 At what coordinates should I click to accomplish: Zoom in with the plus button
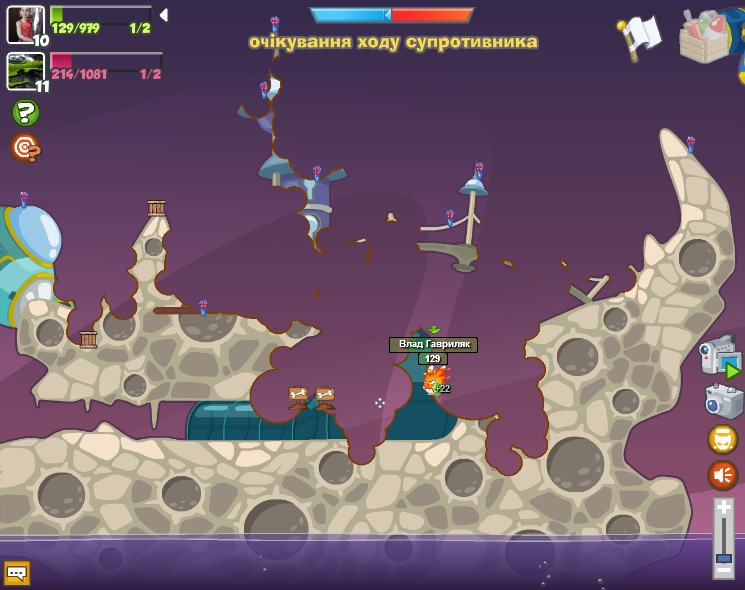[724, 508]
